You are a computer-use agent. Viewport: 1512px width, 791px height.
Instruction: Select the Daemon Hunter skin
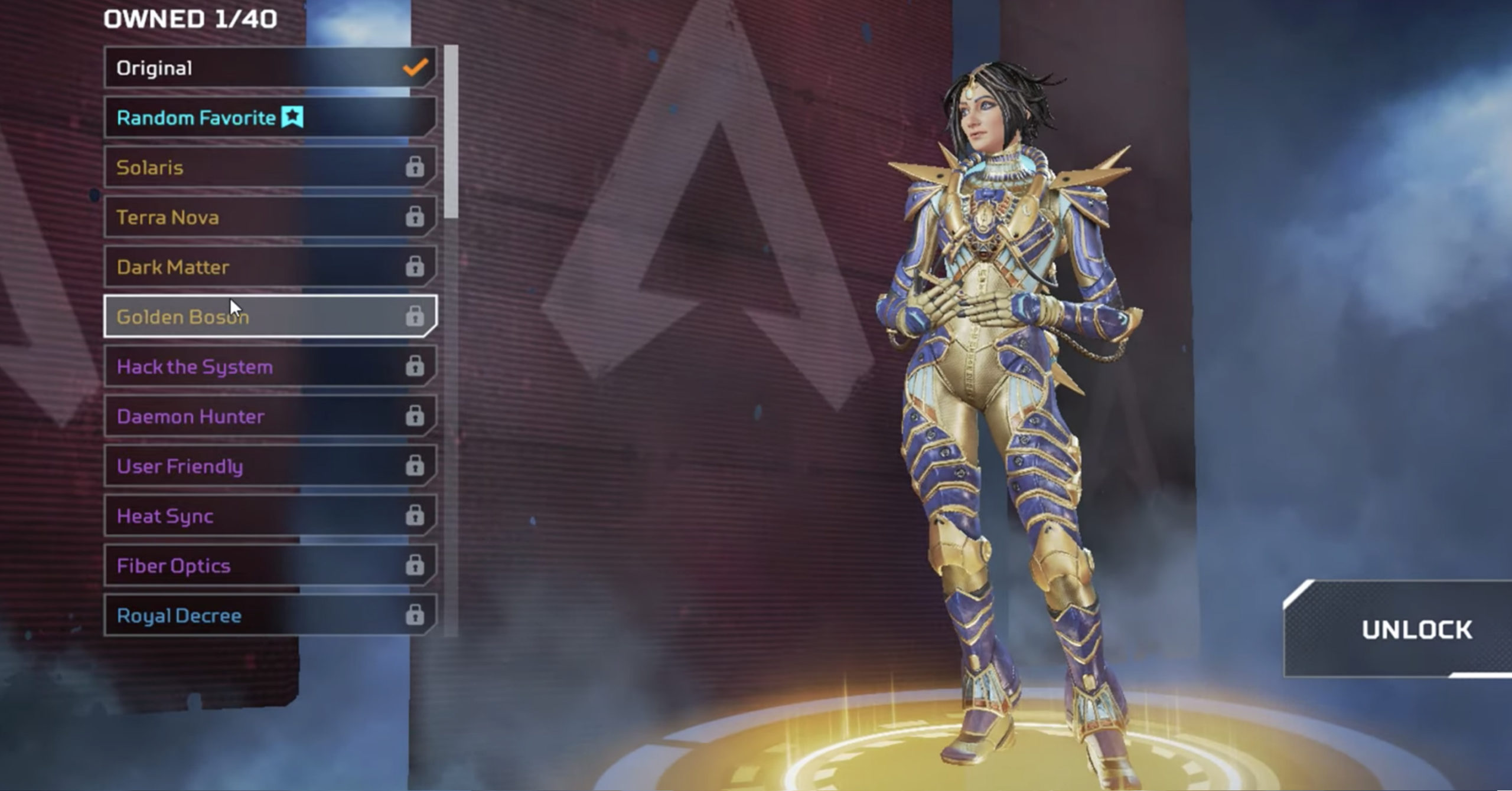click(270, 416)
